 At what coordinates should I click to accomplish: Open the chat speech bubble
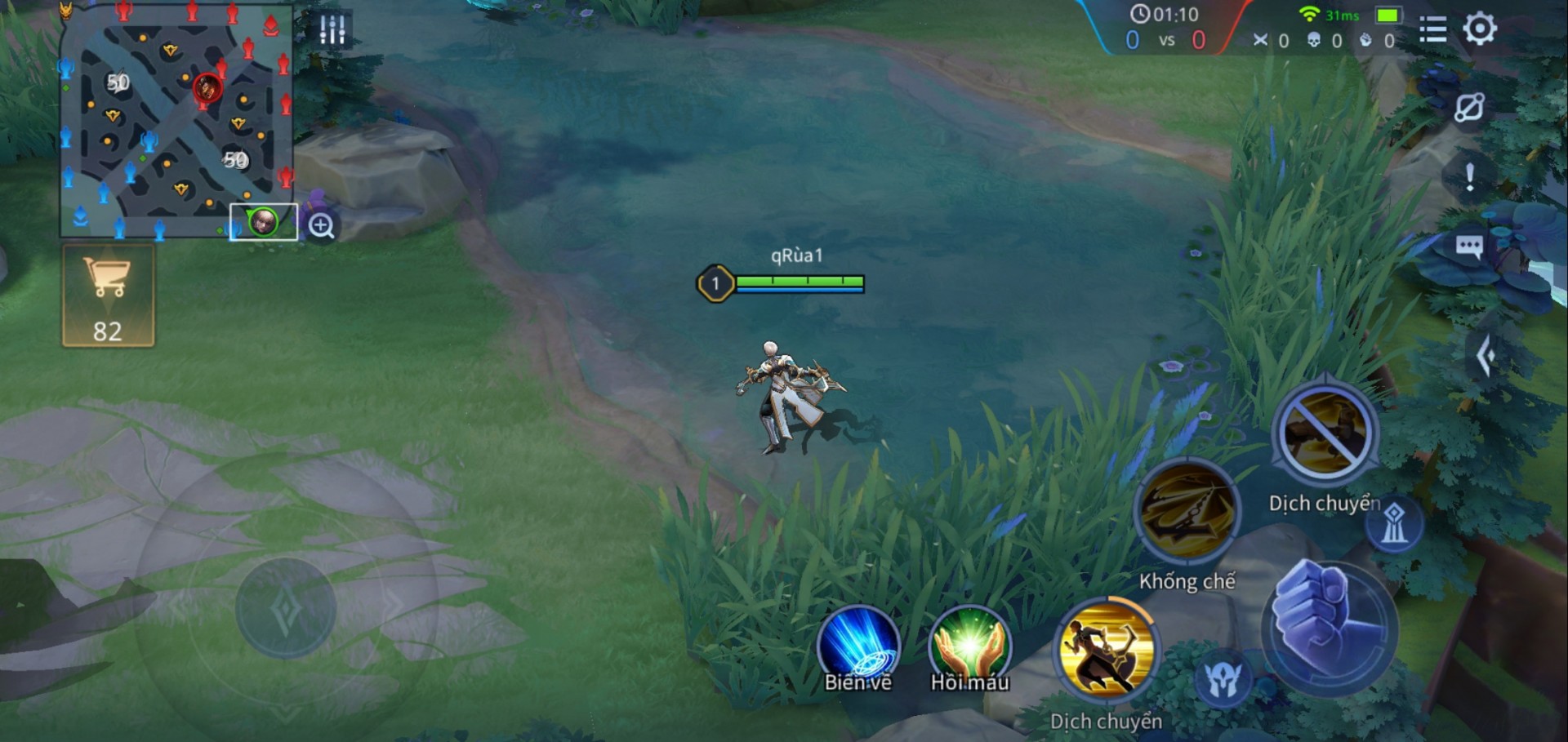(1468, 247)
